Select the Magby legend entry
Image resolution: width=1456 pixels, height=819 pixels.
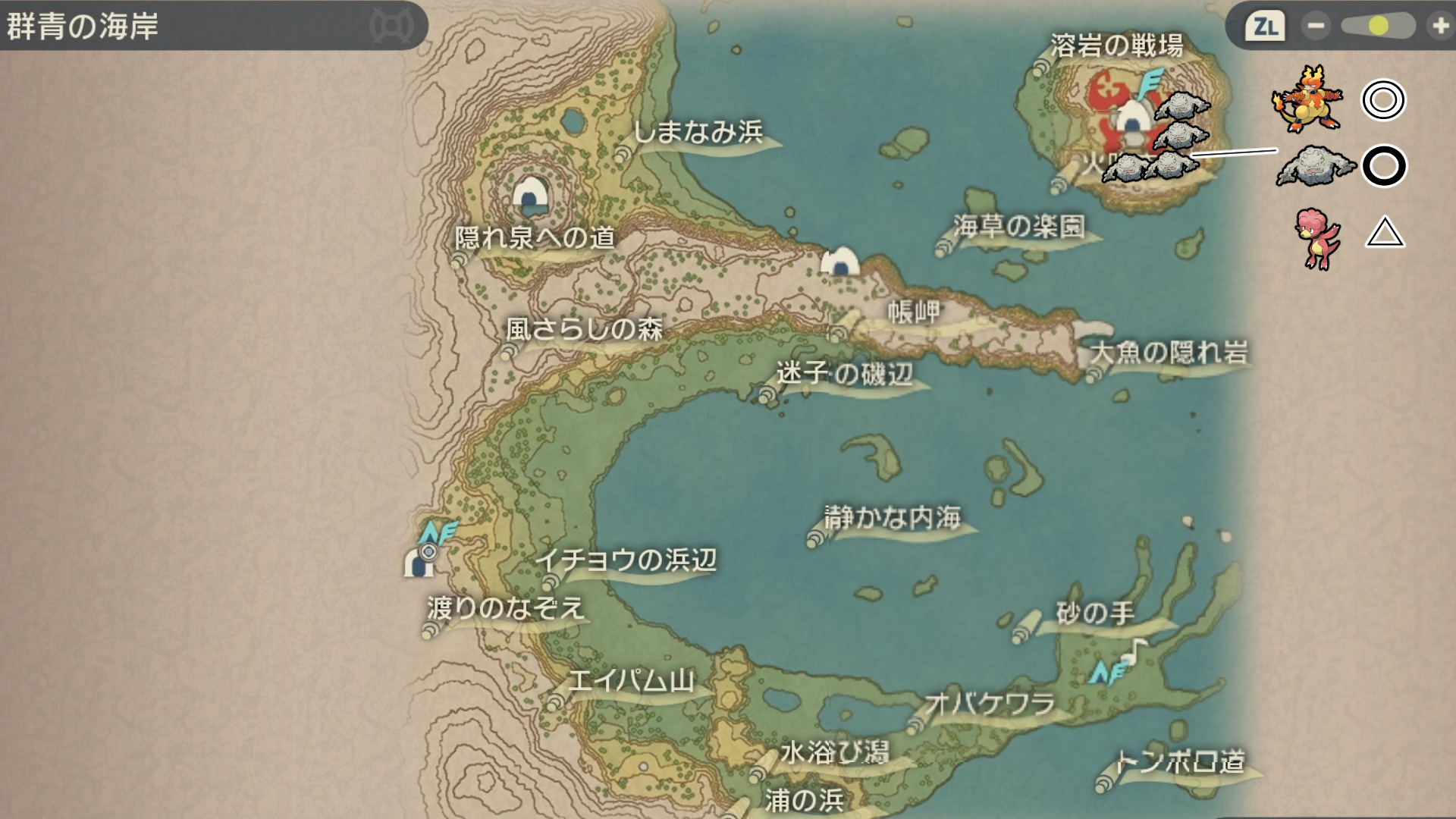[x=1319, y=238]
